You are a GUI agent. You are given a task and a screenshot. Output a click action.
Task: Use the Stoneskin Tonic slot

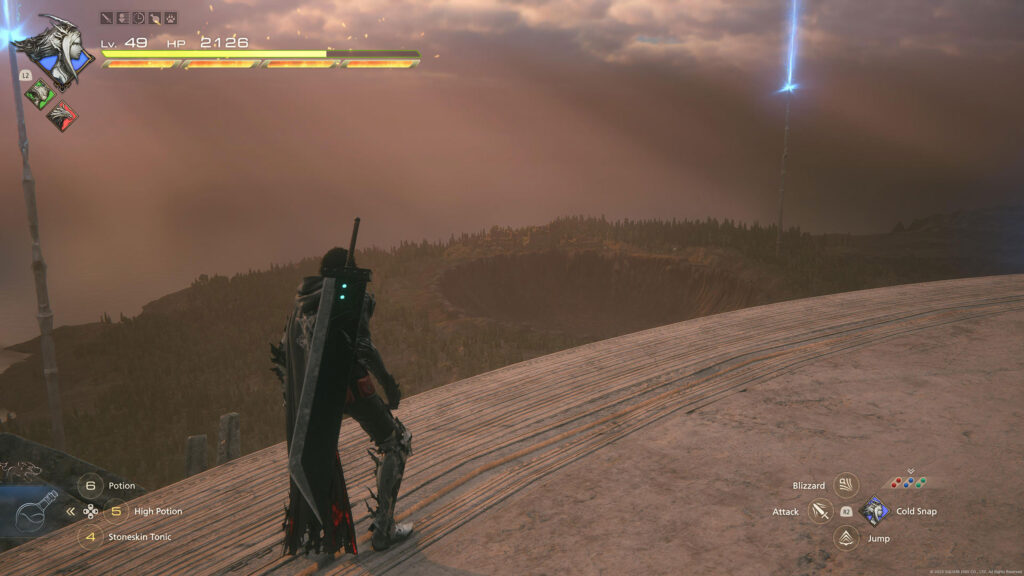tap(91, 537)
